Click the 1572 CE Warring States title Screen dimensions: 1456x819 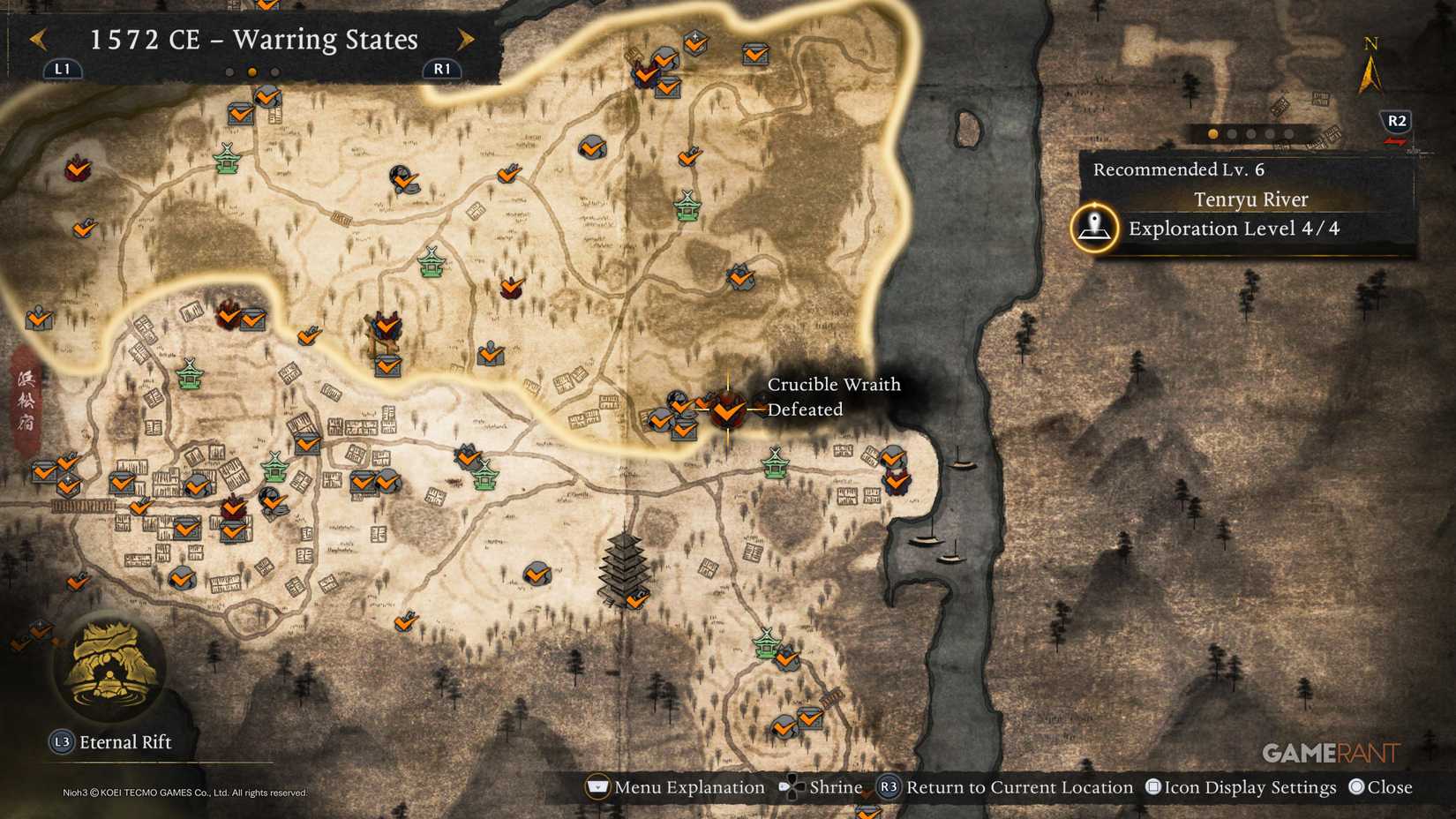[x=251, y=40]
